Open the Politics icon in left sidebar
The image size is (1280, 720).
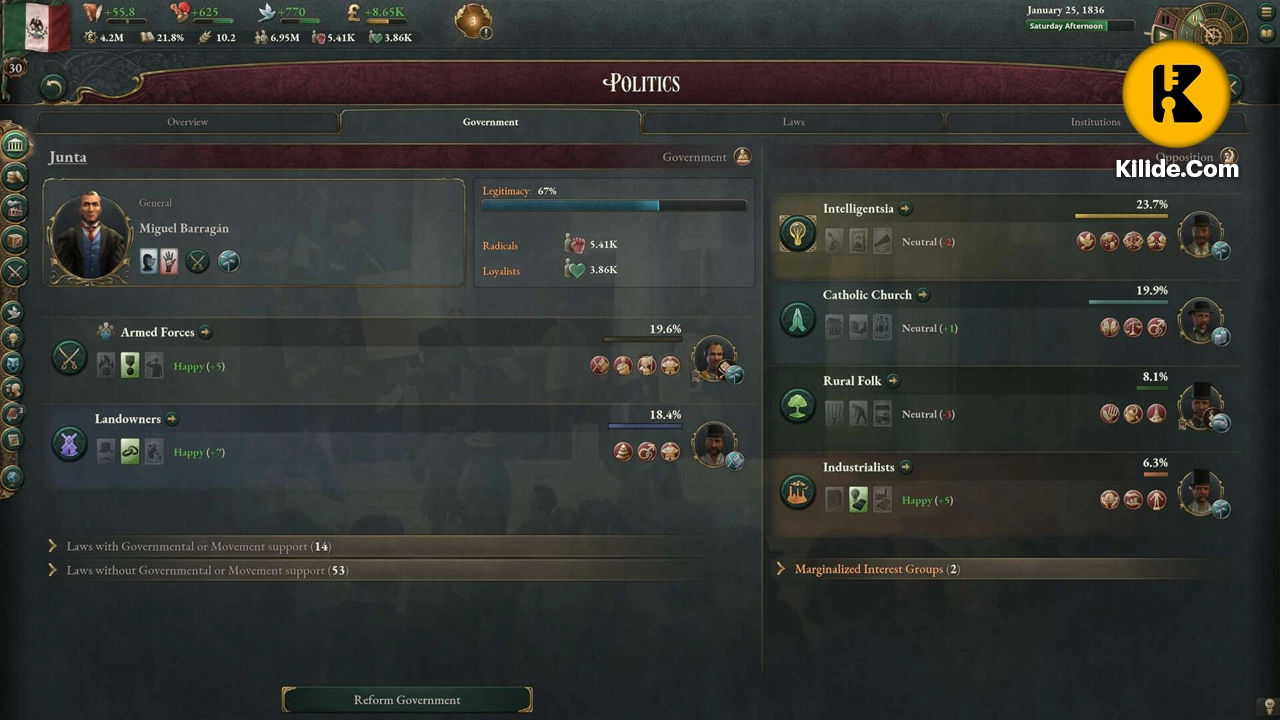(x=15, y=145)
